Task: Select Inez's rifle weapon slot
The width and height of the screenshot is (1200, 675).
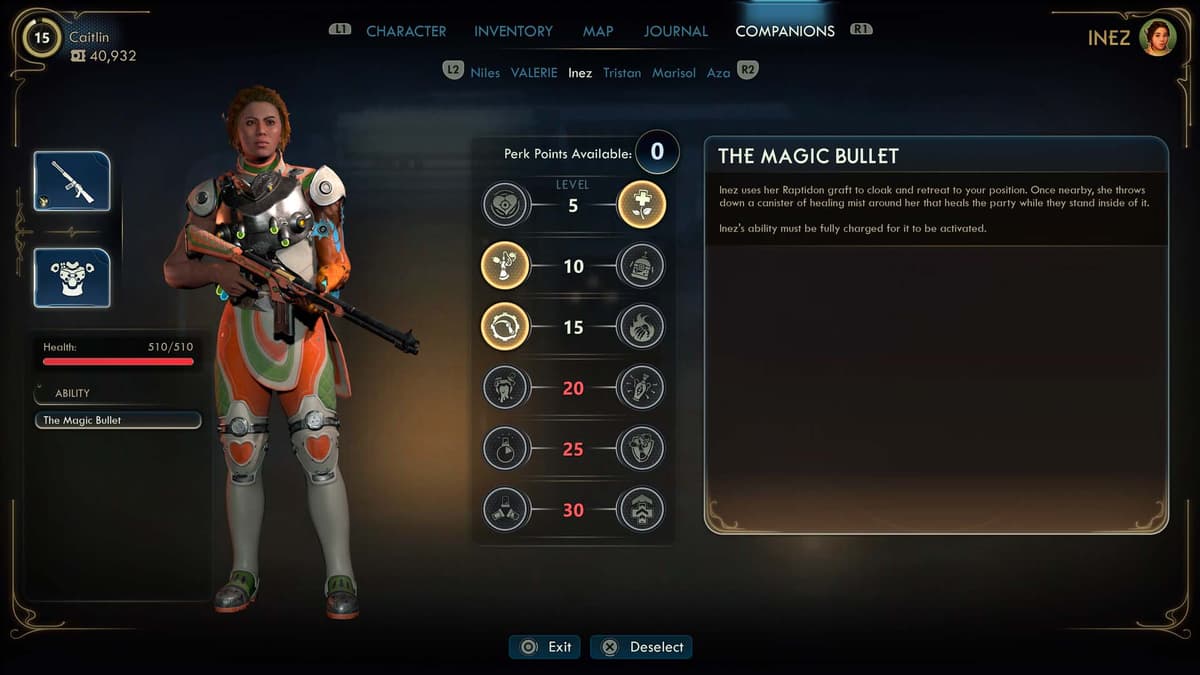Action: (x=72, y=181)
